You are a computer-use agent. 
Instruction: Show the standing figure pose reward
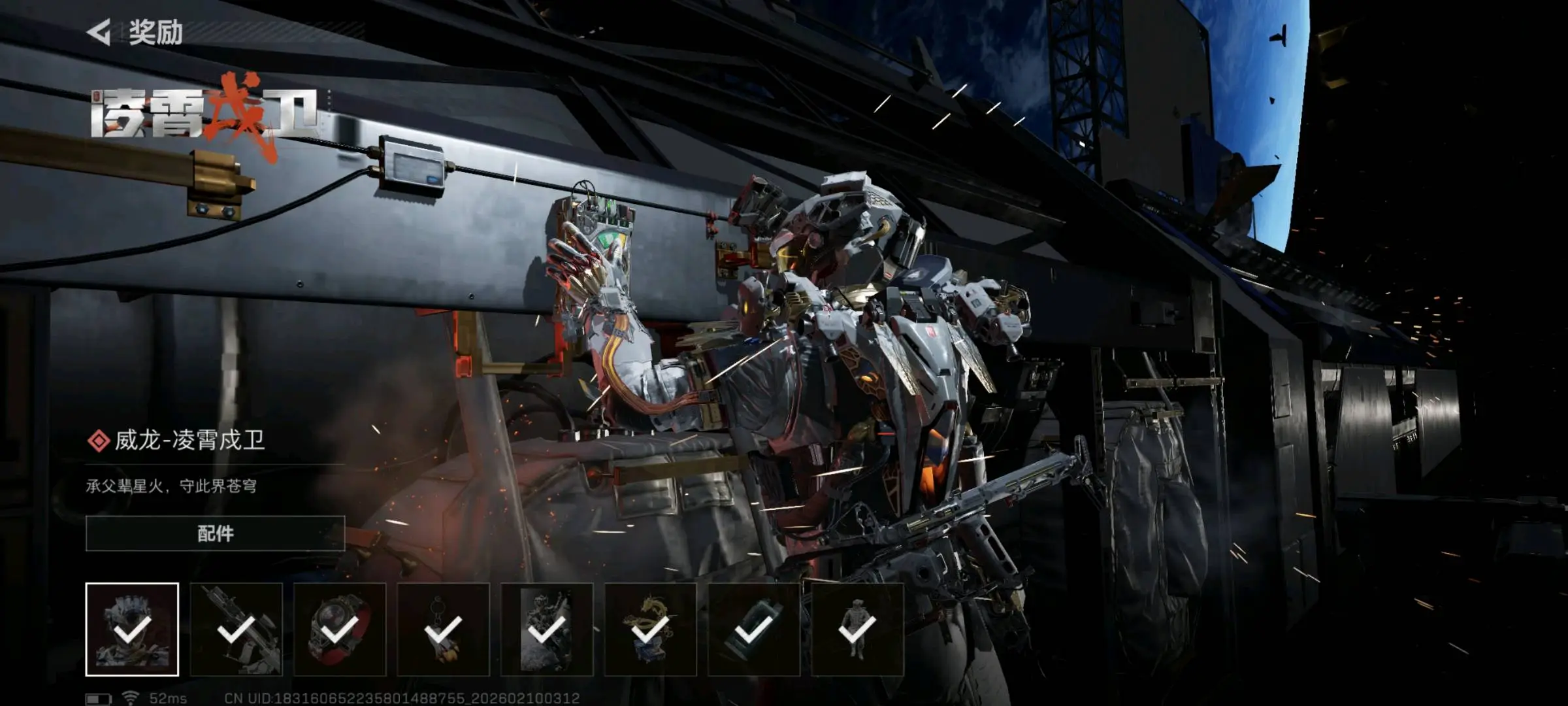[x=857, y=629]
